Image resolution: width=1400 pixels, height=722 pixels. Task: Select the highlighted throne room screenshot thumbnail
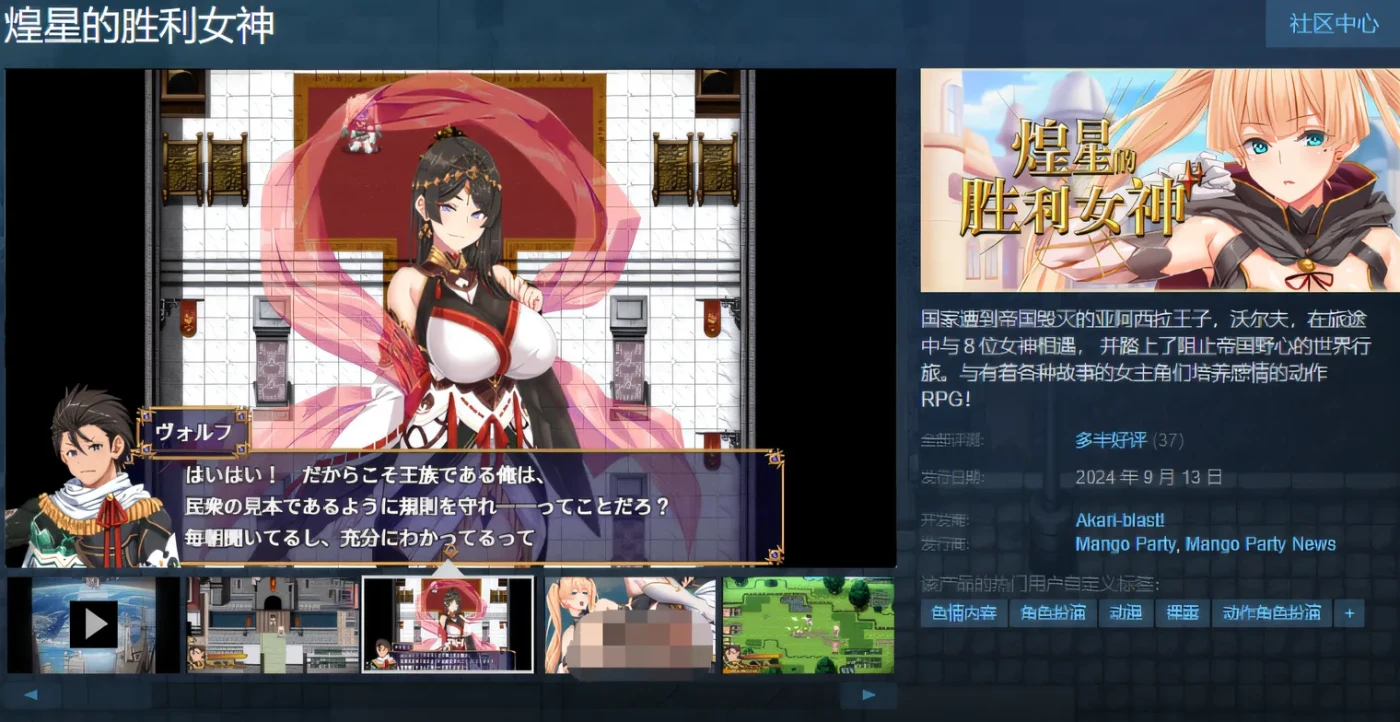pyautogui.click(x=450, y=622)
